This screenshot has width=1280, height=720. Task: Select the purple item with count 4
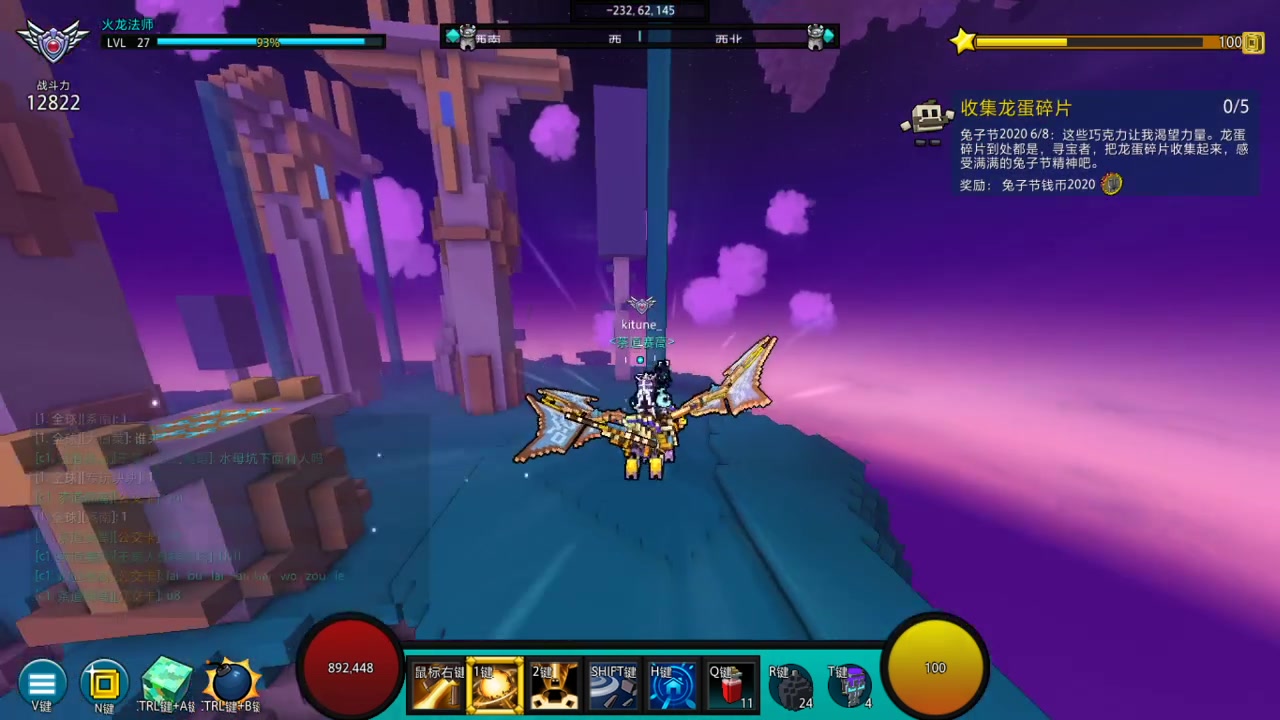(x=850, y=687)
